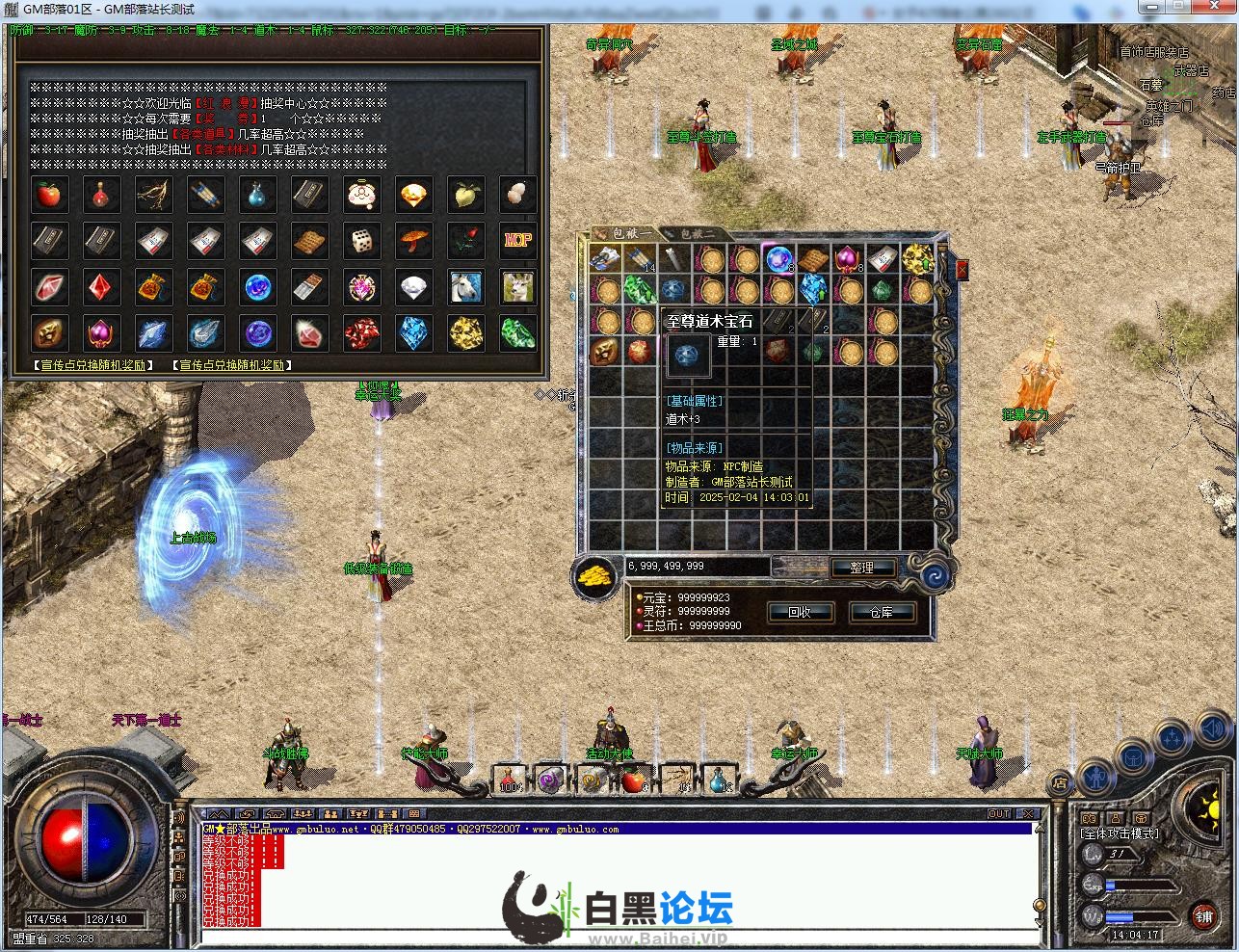
Task: Click the 回收 recycle button
Action: click(800, 612)
